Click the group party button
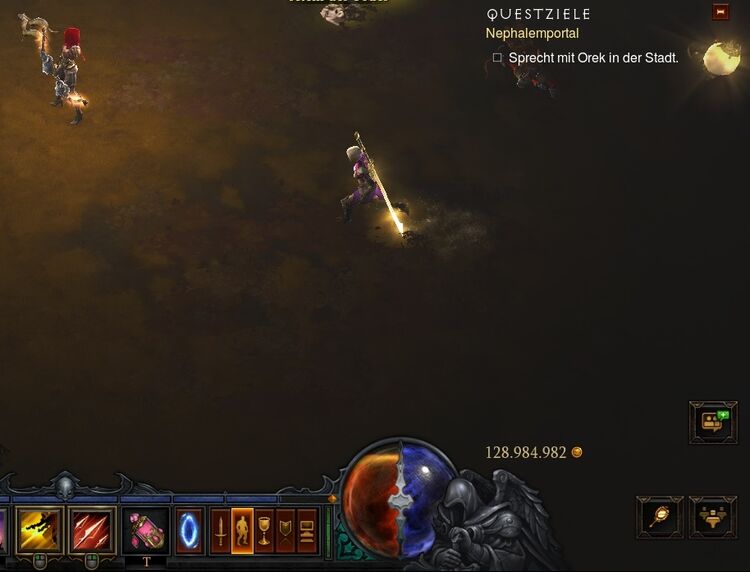750x572 pixels. click(713, 517)
